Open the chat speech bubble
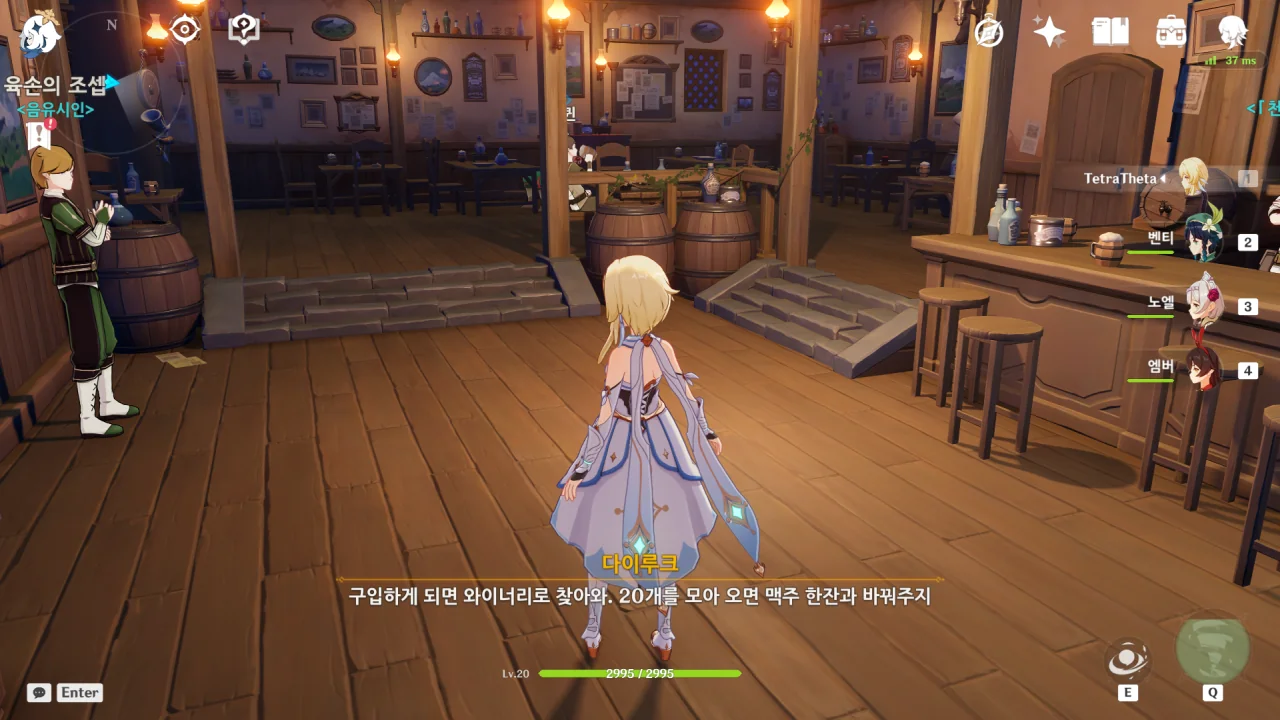This screenshot has height=720, width=1280. 39,692
